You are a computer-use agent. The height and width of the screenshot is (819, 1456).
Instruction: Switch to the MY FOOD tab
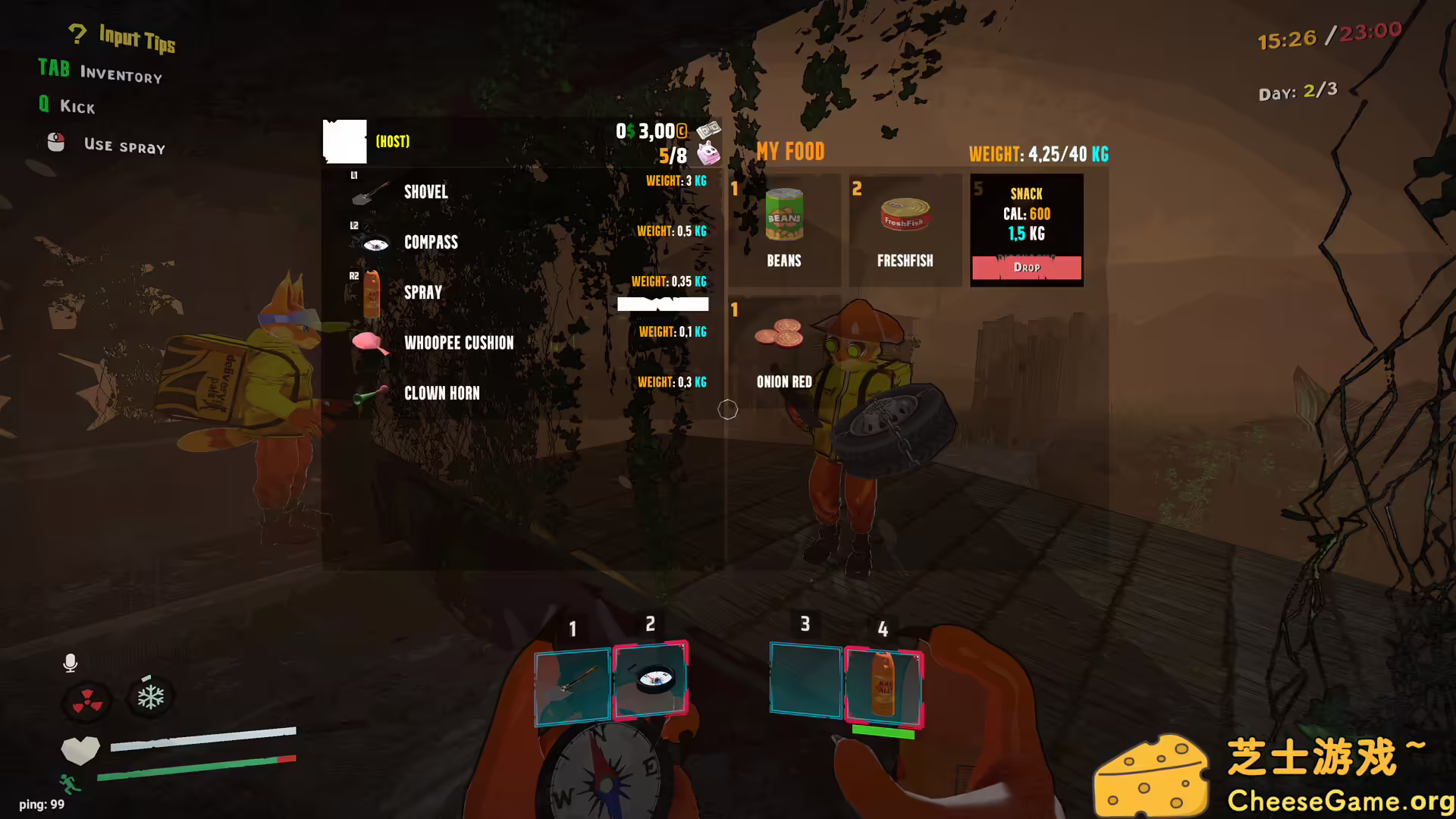790,152
